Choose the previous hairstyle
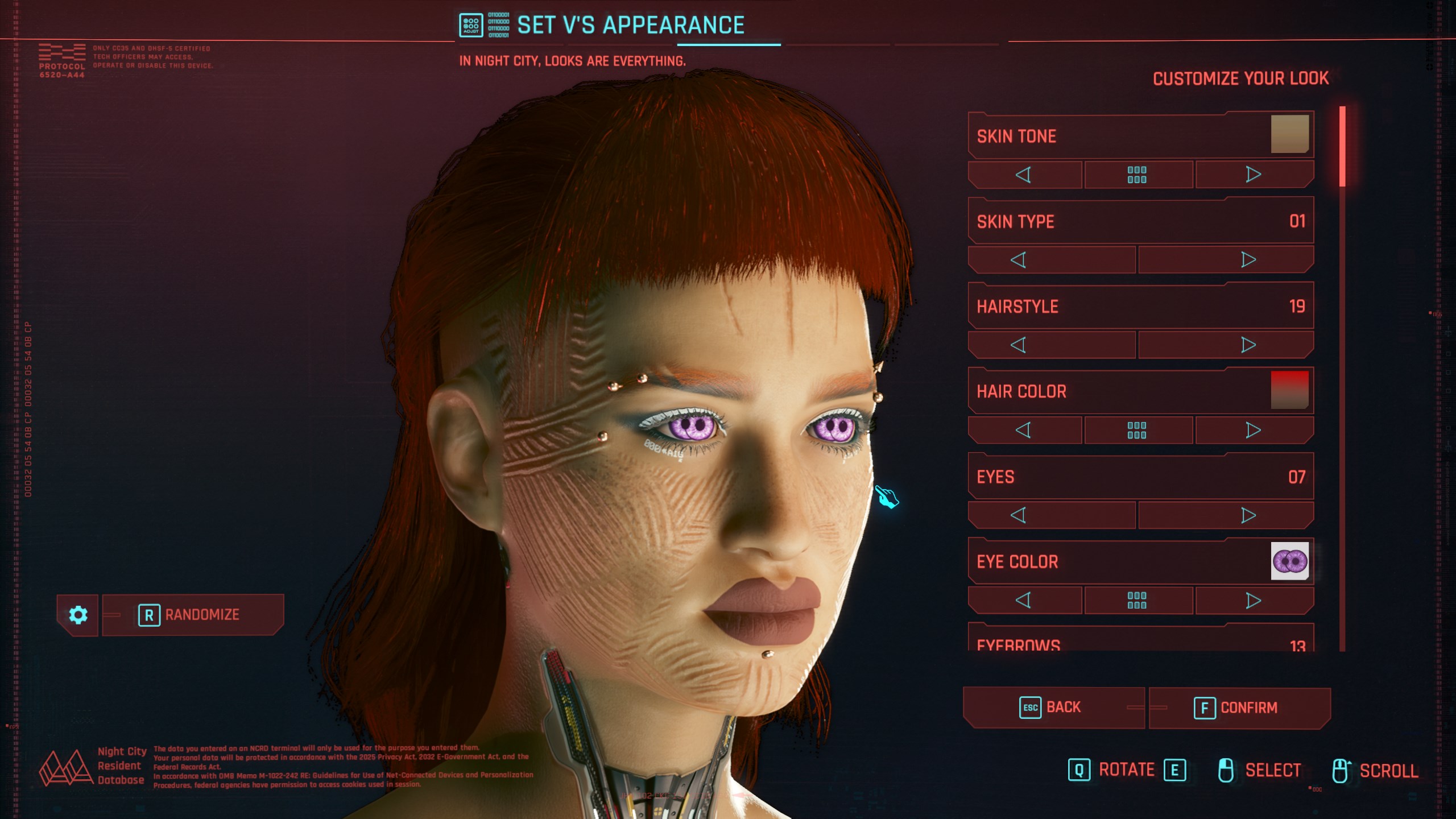Viewport: 1456px width, 819px height. click(x=1019, y=345)
